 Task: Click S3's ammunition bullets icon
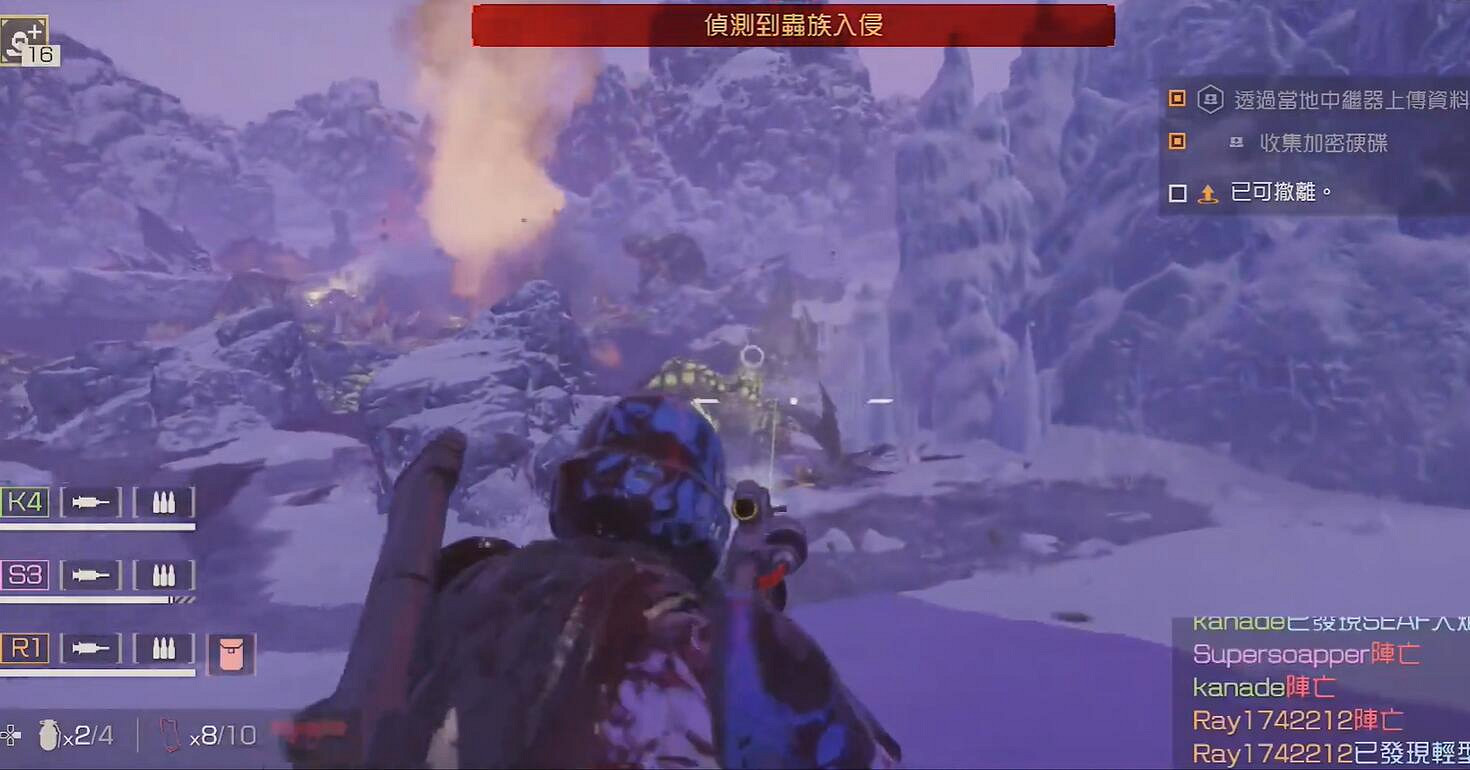pos(162,575)
